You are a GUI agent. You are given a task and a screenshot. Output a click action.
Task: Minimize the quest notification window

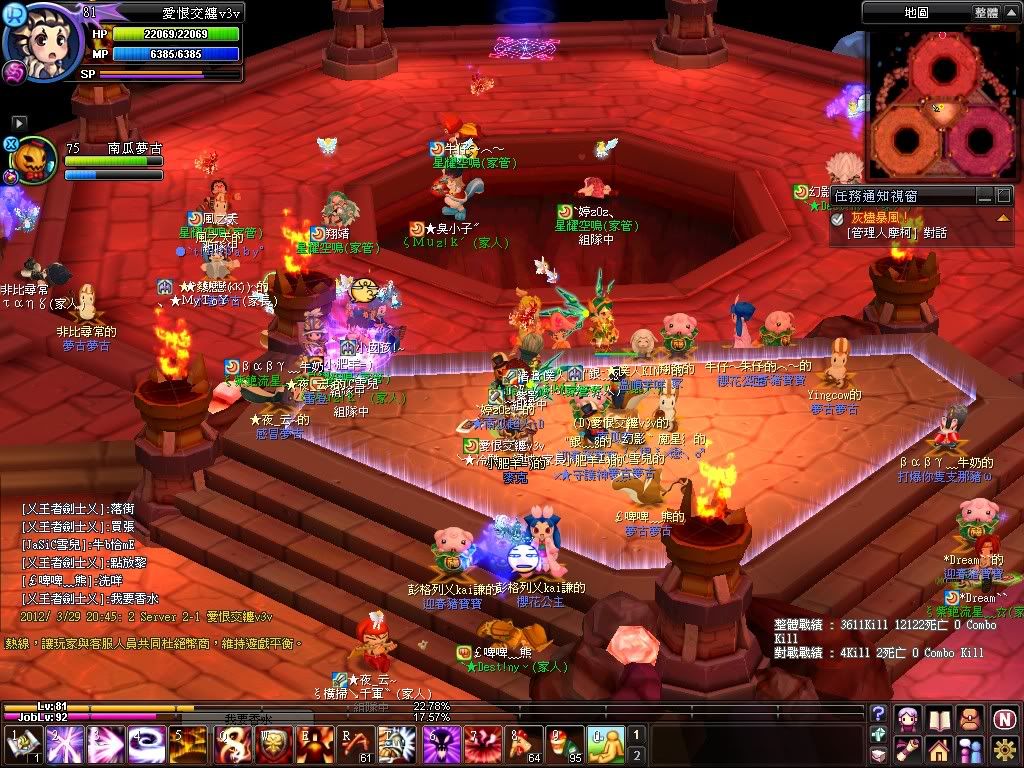(x=985, y=195)
